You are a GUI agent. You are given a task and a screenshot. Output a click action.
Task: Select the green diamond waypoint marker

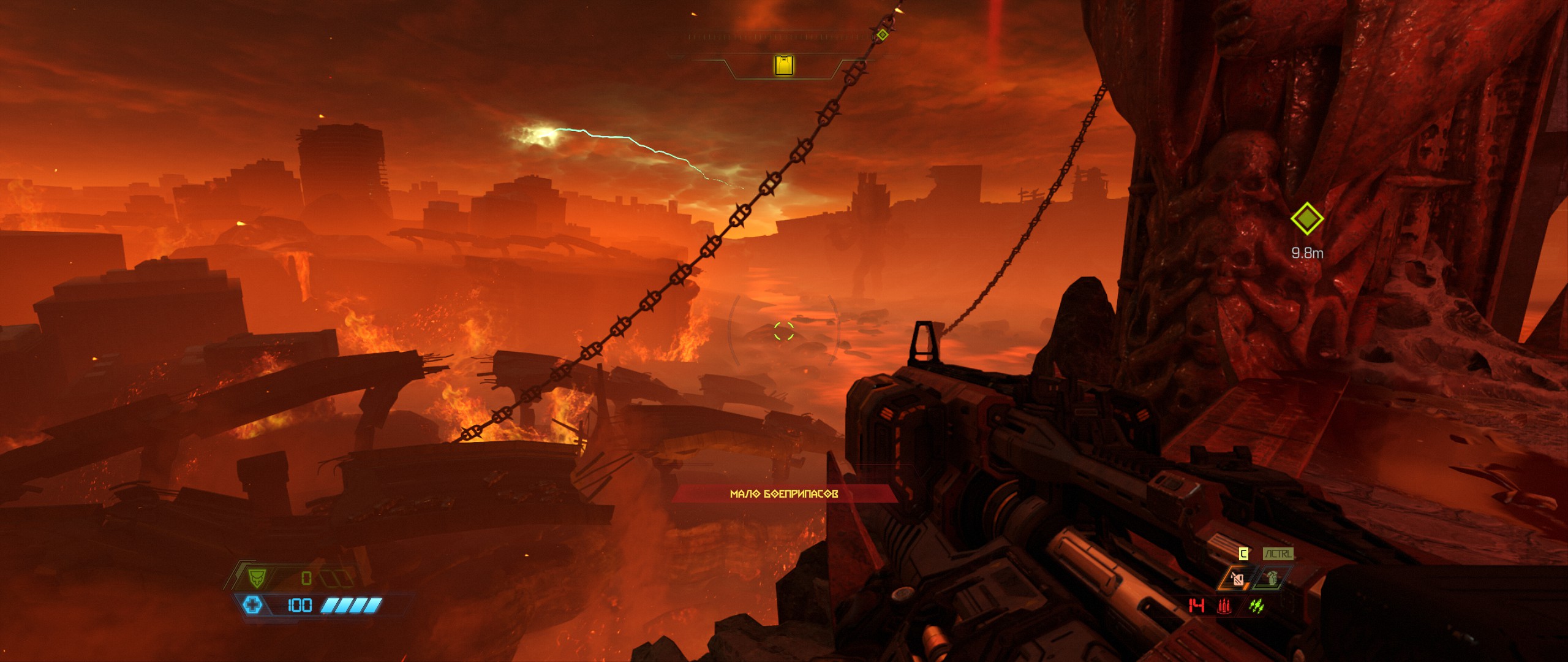(1306, 218)
